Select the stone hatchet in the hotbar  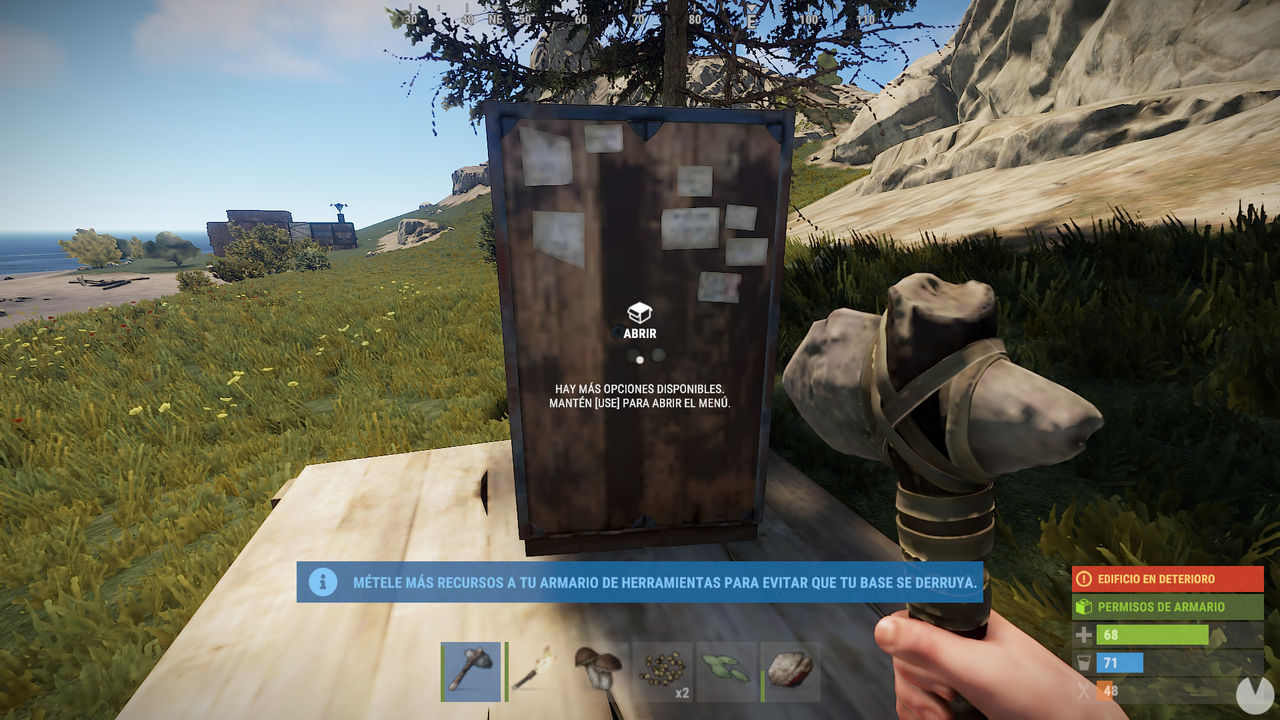pos(470,671)
